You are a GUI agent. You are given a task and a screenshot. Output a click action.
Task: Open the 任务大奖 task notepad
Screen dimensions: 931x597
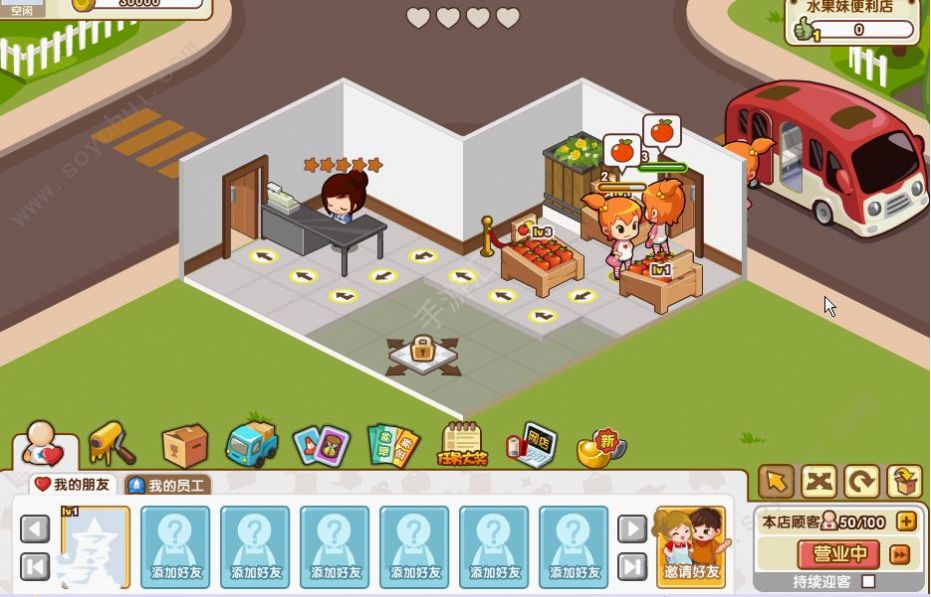[x=462, y=445]
